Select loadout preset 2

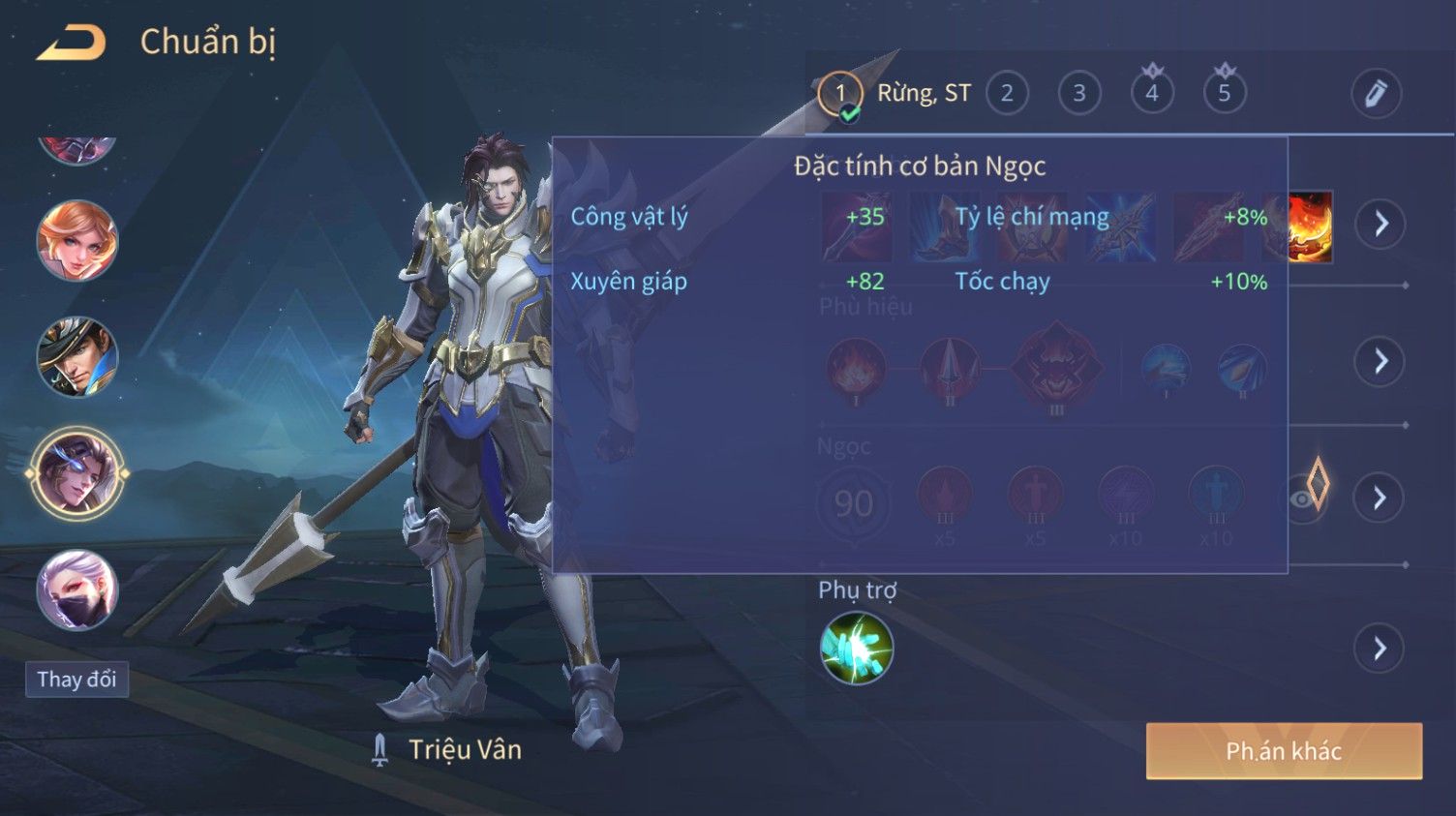[x=1007, y=94]
